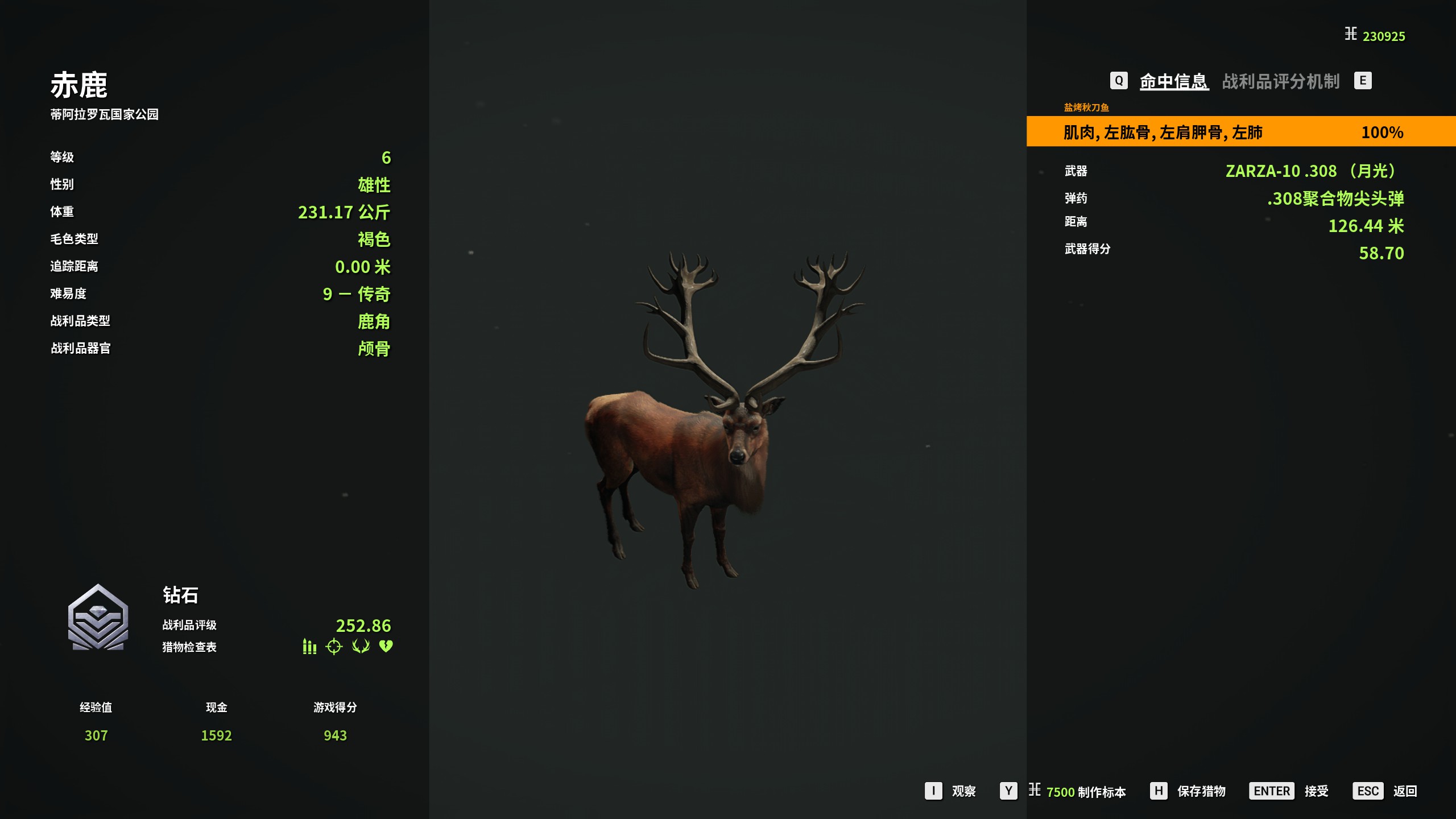The image size is (1456, 819).
Task: Open the 战利品评分机制 tab
Action: coord(1281,81)
